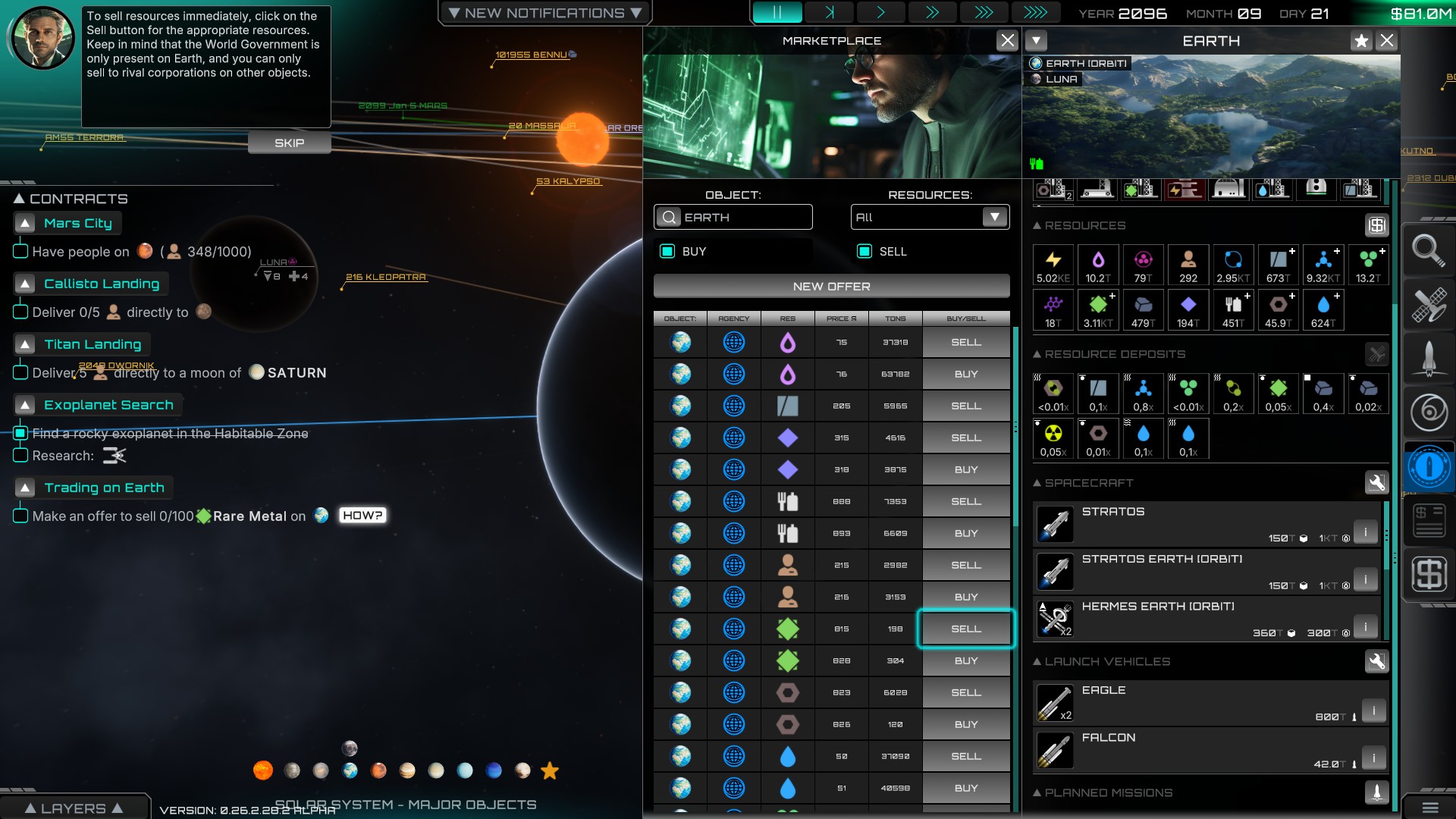Expand the New Notifications dropdown
The image size is (1456, 819).
[544, 13]
